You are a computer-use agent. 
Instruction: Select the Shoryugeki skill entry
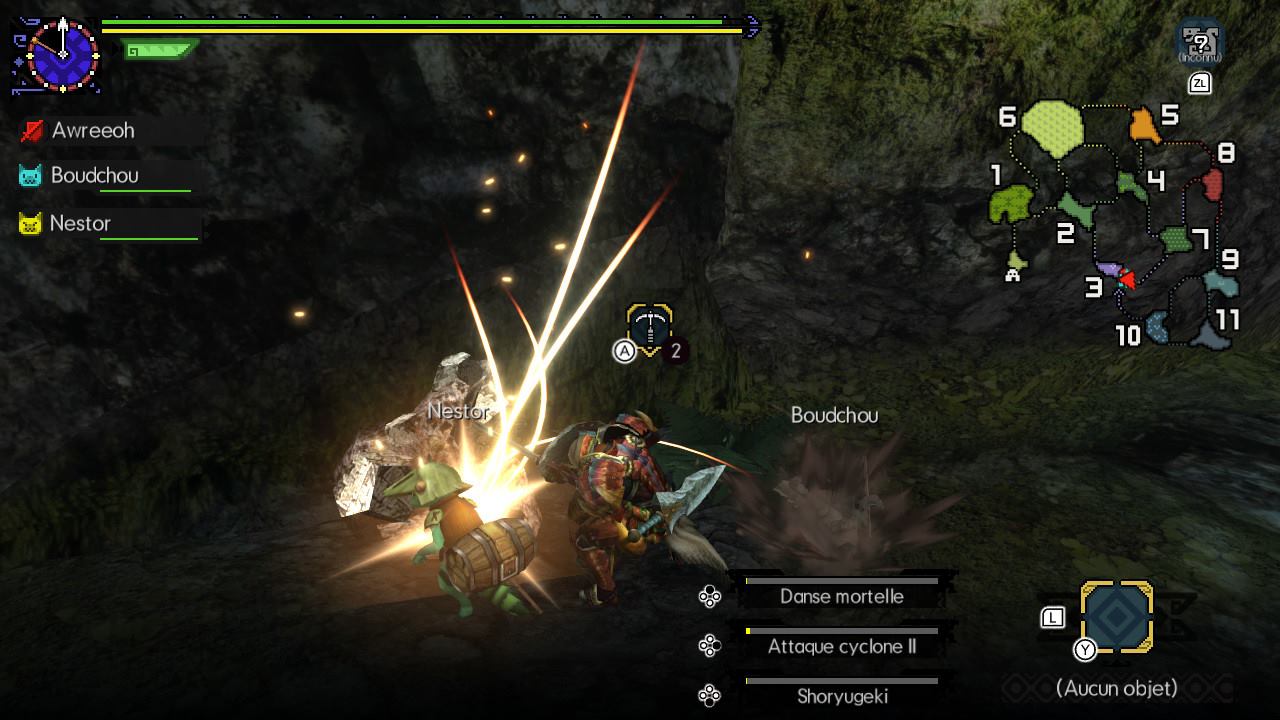(x=841, y=696)
